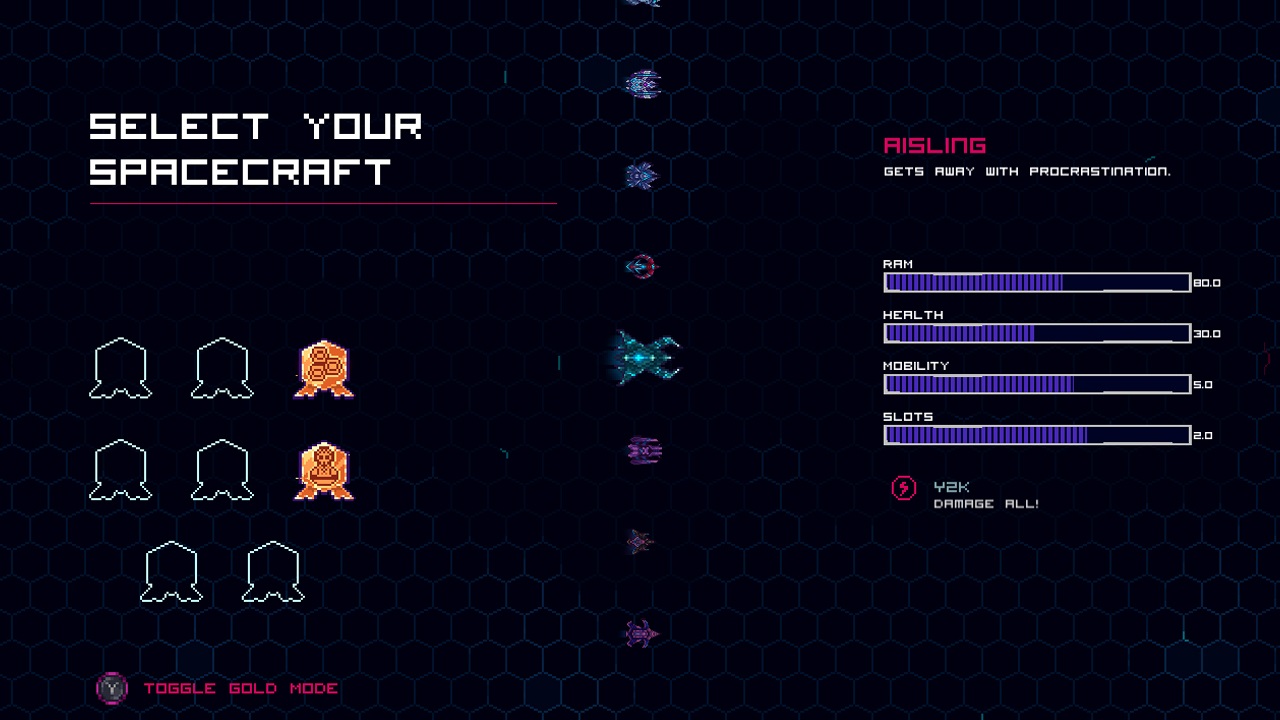Click the Y button prompt icon

click(x=112, y=688)
